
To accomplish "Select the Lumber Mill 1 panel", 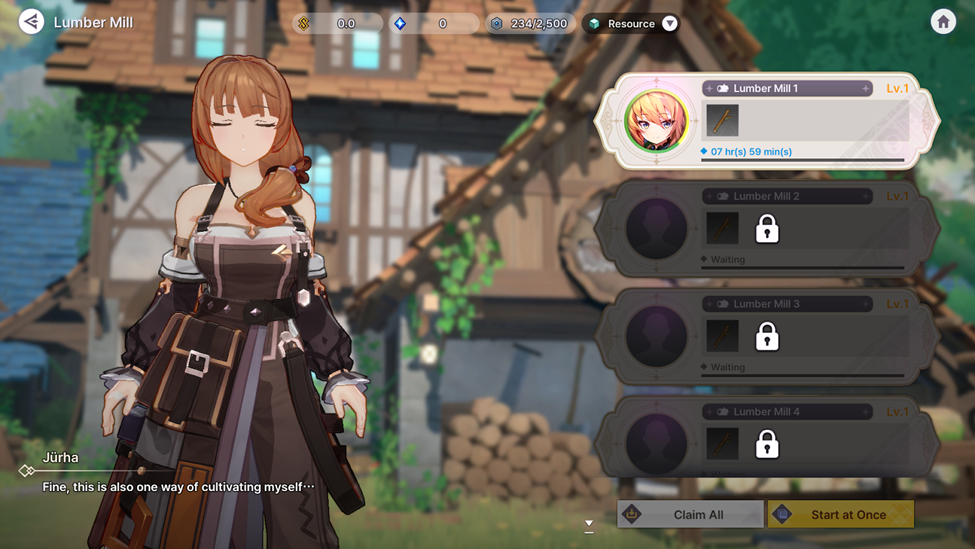I will coord(810,122).
